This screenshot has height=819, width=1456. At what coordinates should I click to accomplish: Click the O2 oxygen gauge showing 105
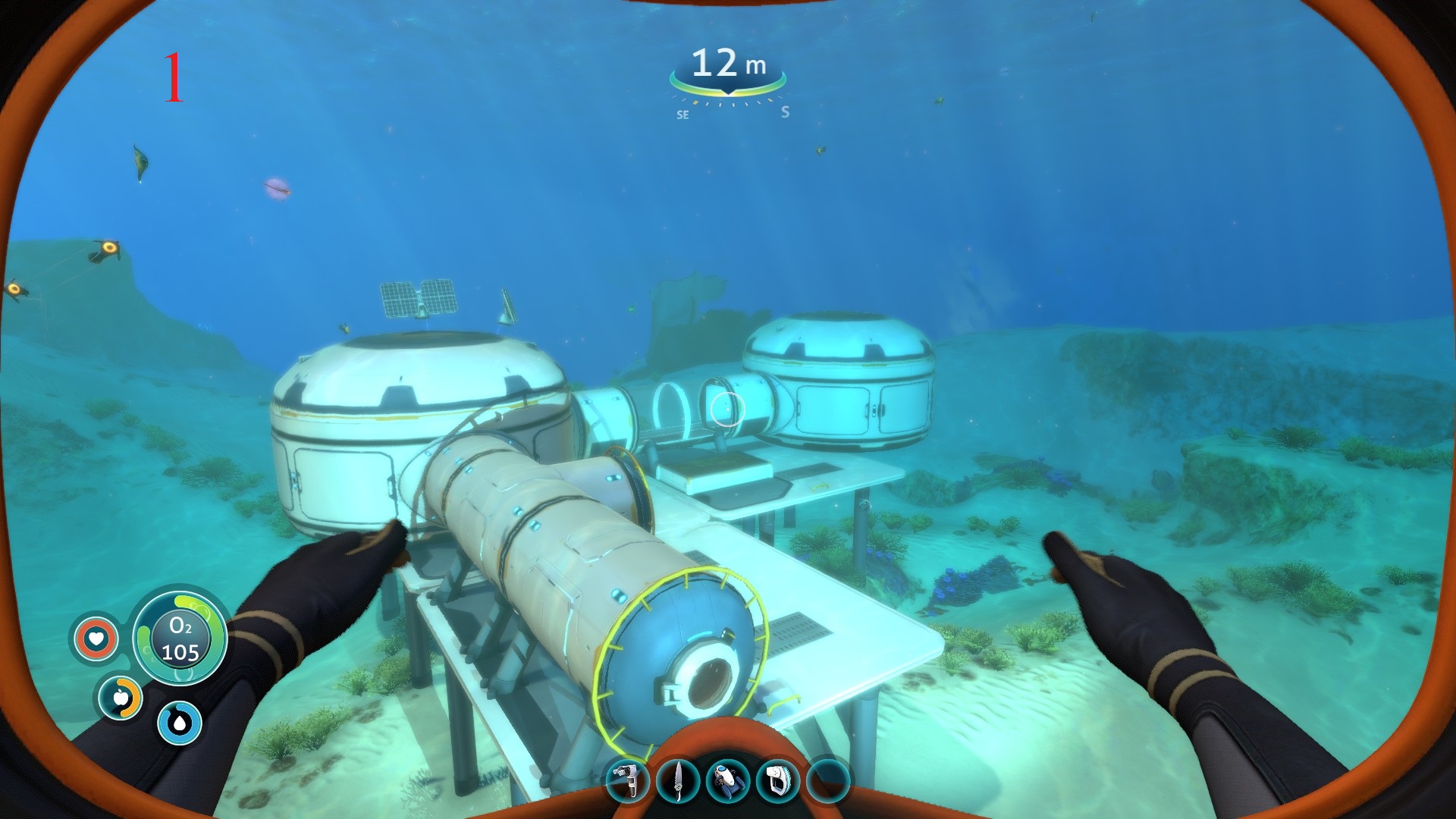click(x=179, y=637)
